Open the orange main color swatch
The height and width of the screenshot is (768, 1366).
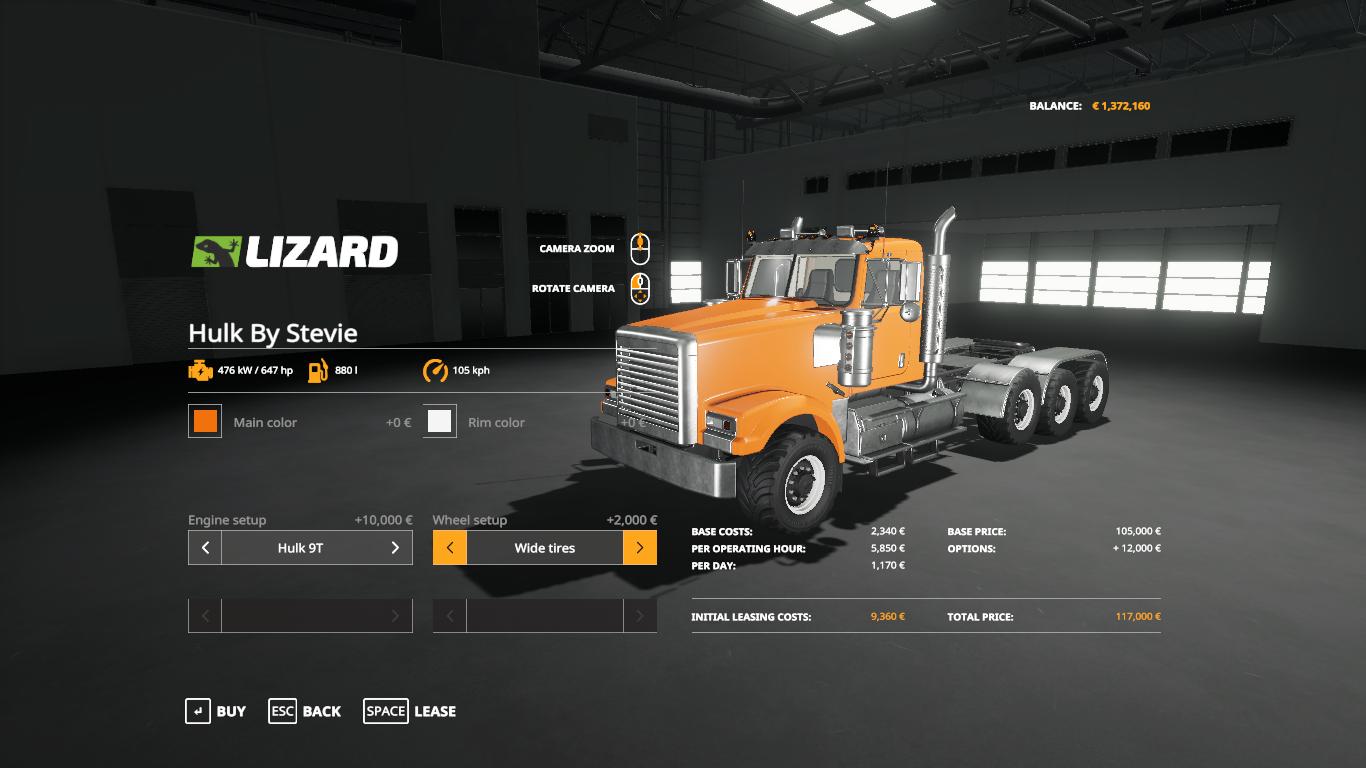point(205,421)
